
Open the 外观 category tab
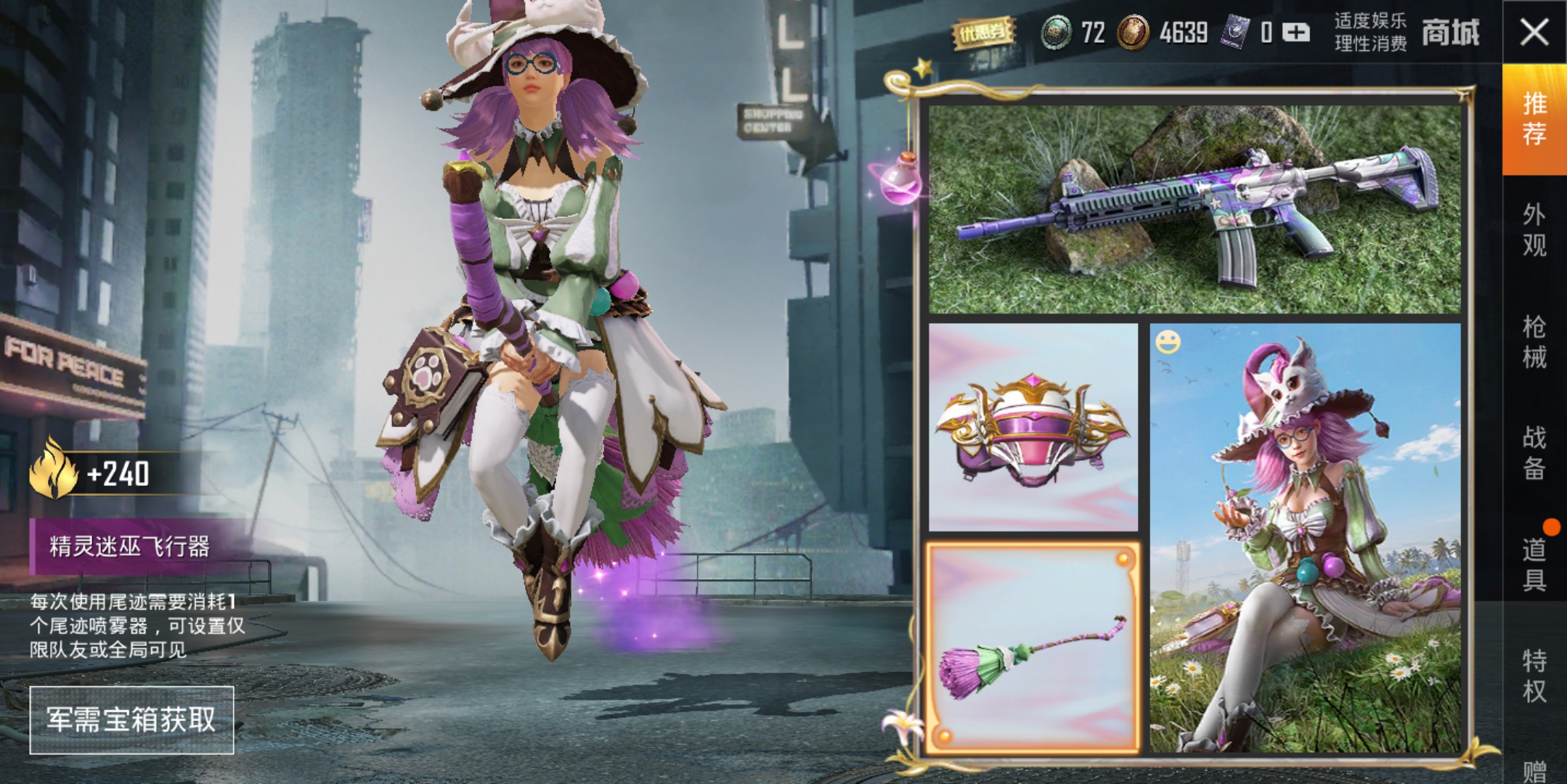pos(1534,230)
